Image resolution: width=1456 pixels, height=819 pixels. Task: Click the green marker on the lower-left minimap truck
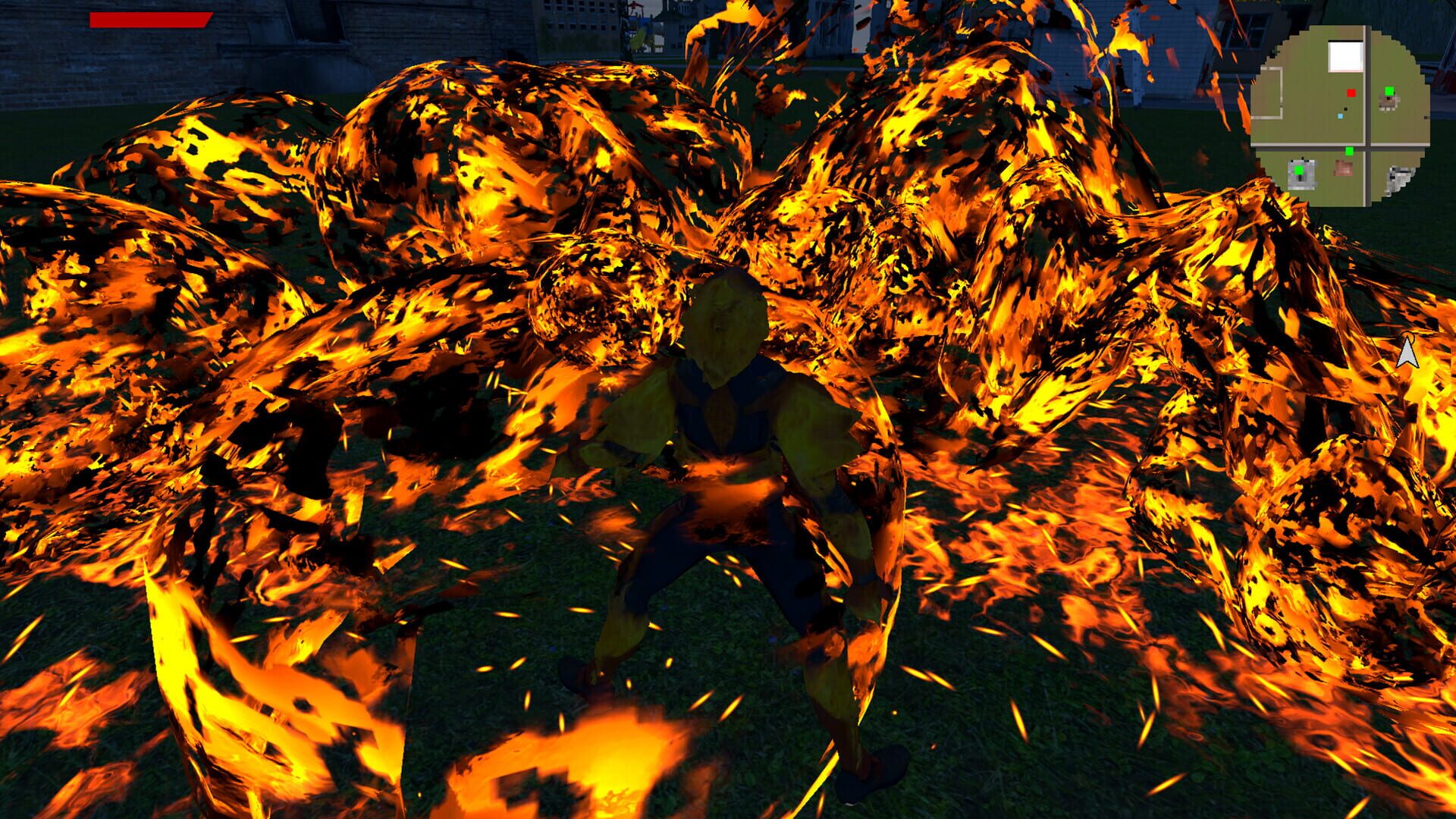pos(1299,170)
